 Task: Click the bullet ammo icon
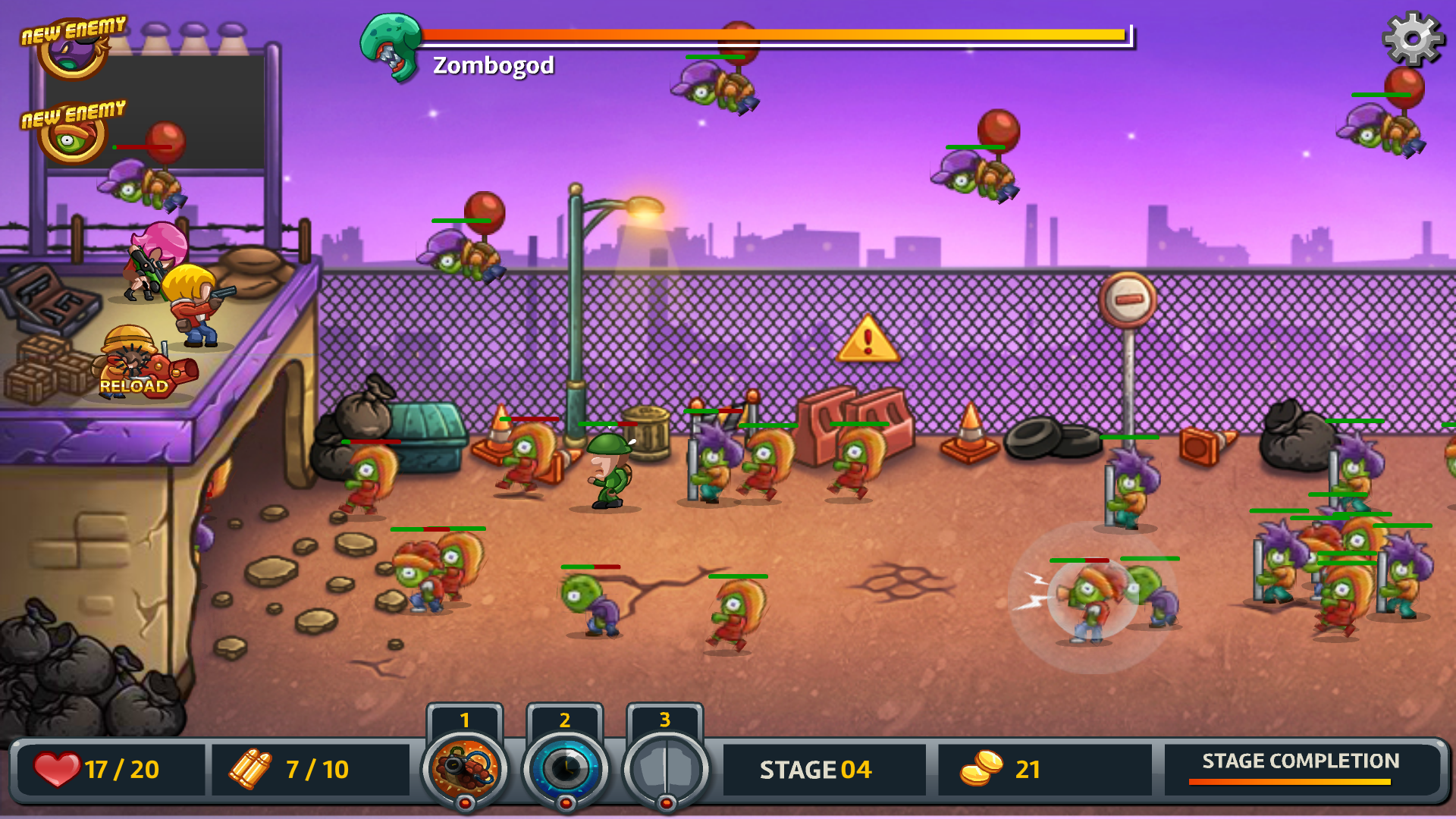click(252, 769)
